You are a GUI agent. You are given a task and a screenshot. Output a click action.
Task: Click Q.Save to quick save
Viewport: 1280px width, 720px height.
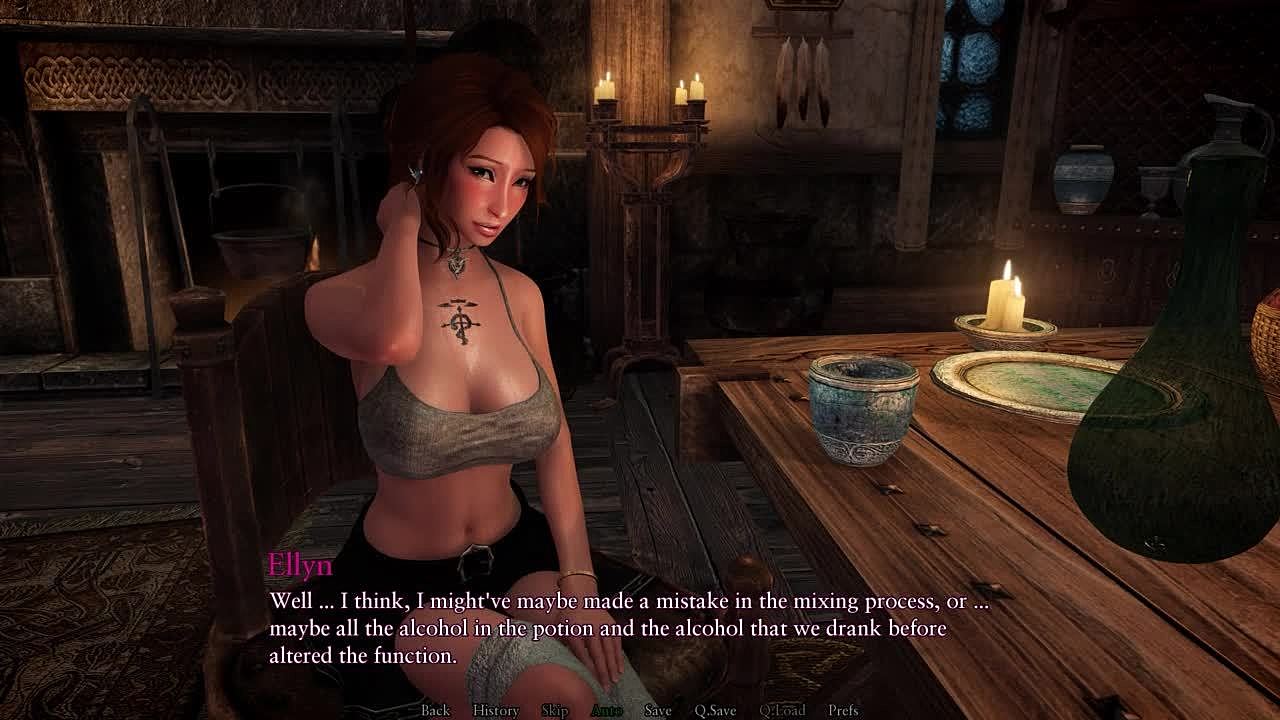715,710
